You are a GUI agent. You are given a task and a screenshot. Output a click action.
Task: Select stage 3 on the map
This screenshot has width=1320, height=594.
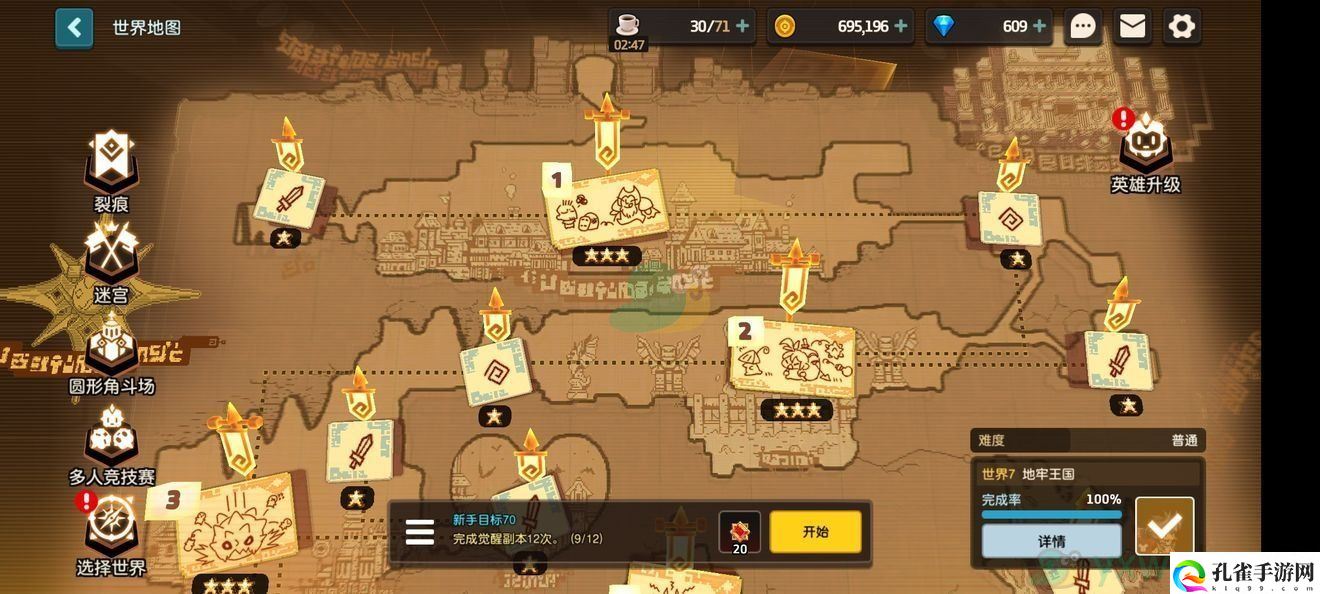236,523
